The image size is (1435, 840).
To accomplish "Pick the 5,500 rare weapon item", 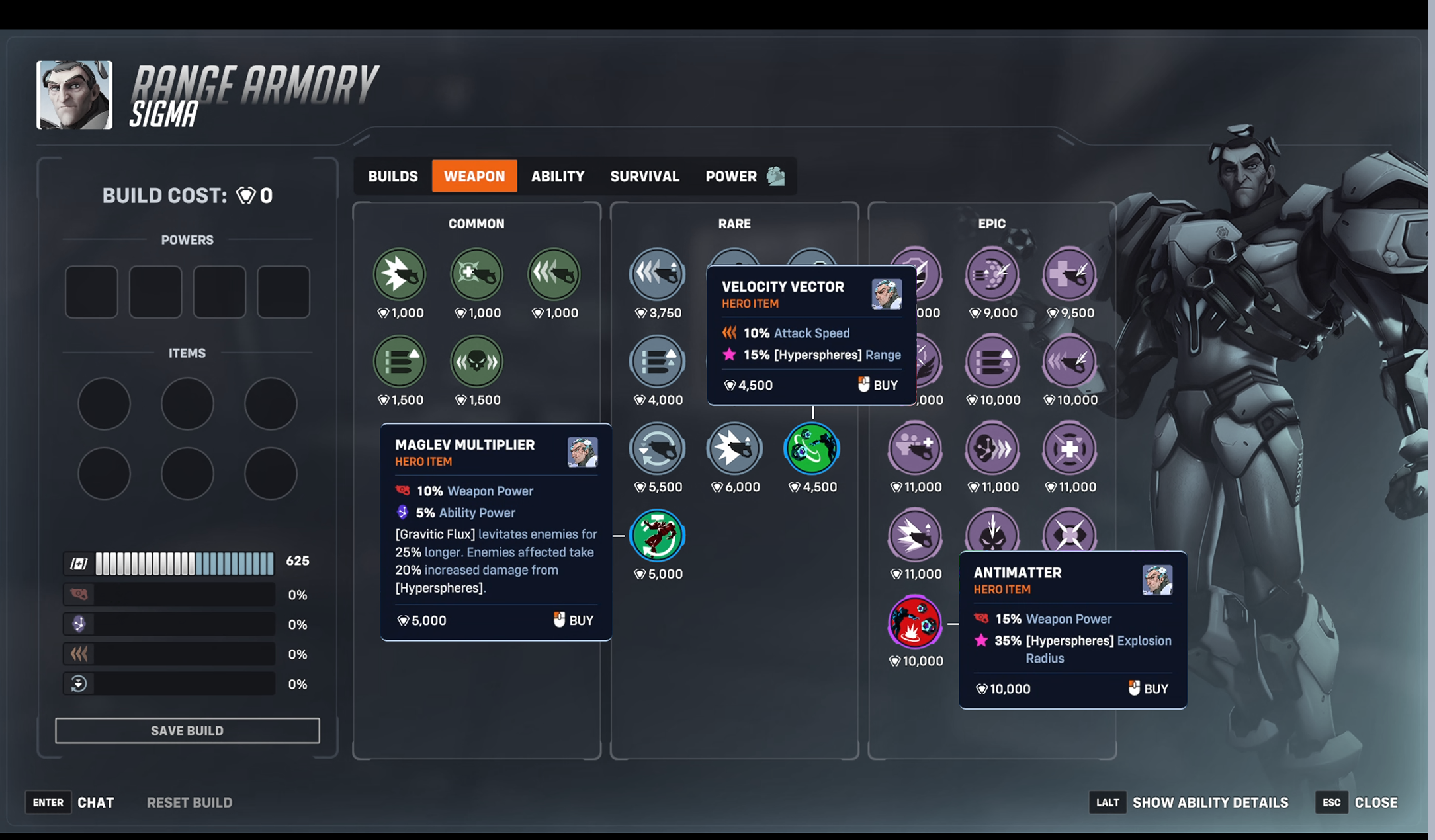I will coord(657,449).
